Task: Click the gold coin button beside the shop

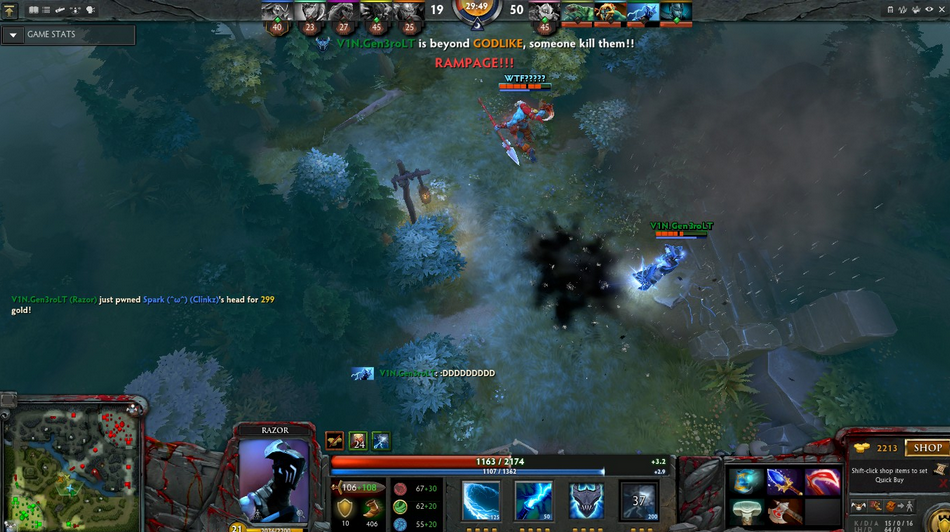Action: tap(863, 448)
